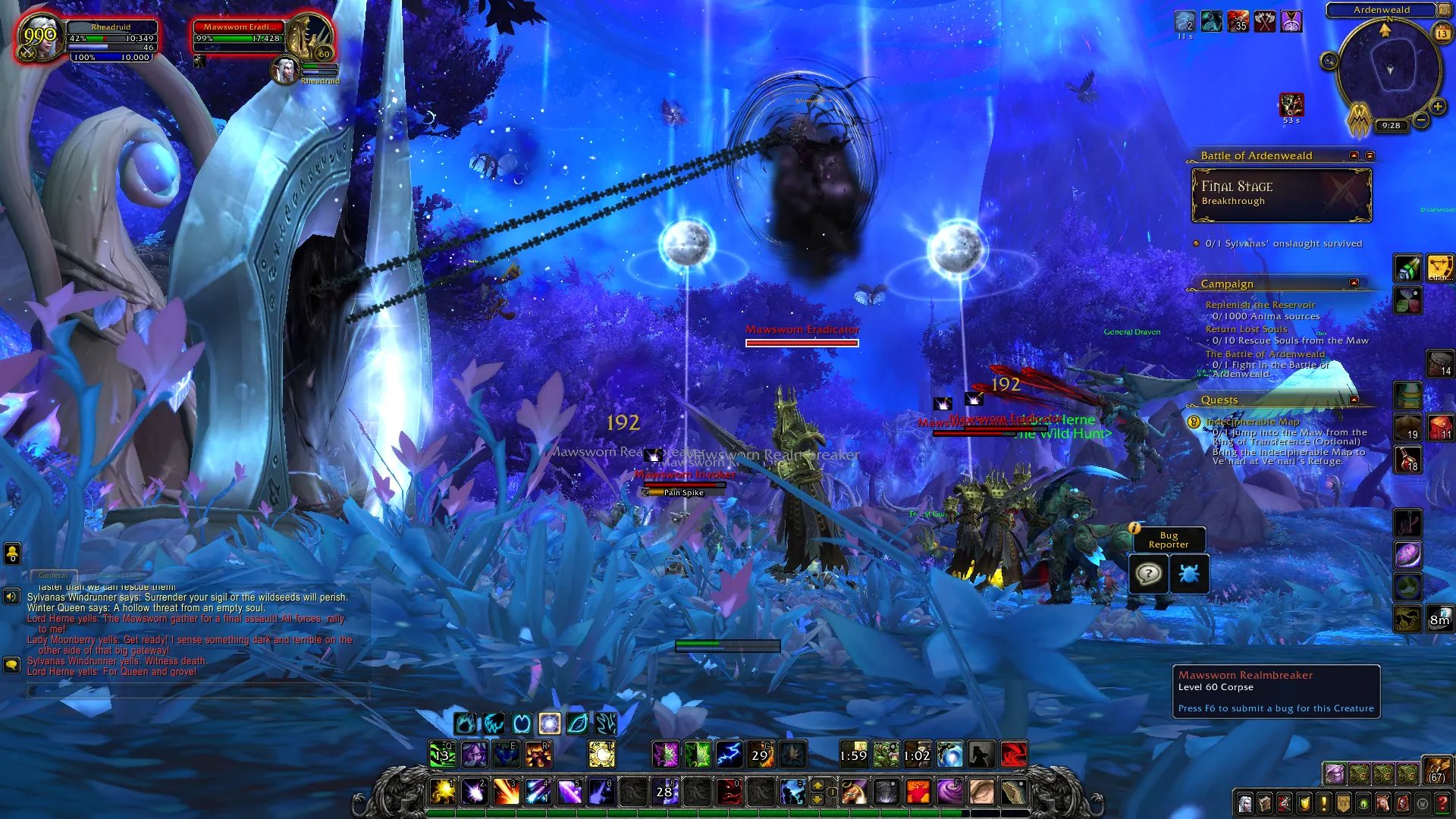Zoom out the minimap with minus button
This screenshot has width=1456, height=819.
[x=1421, y=120]
